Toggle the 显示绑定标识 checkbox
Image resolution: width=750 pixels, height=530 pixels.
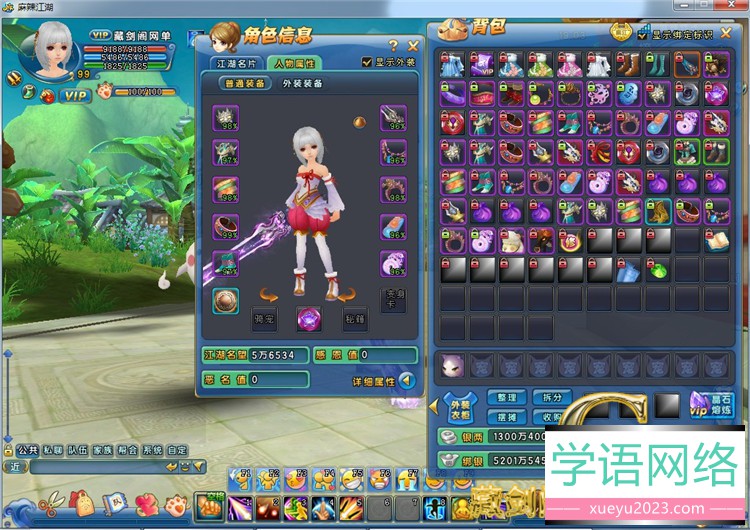[643, 34]
